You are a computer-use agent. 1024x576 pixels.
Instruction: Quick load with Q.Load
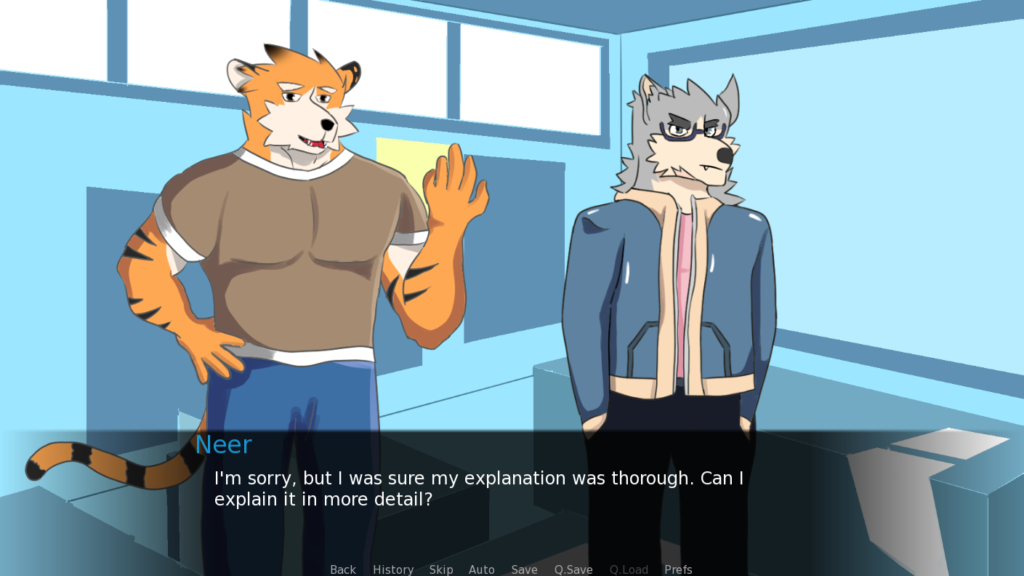click(x=628, y=569)
